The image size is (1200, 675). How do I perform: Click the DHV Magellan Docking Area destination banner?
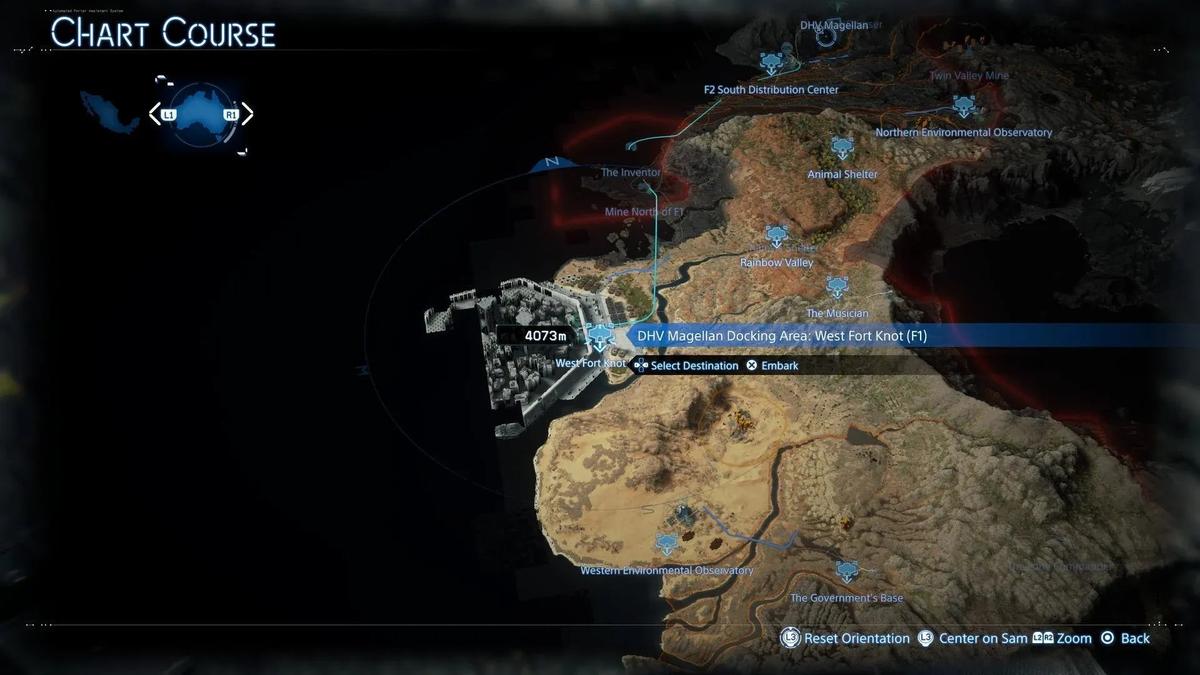tap(782, 336)
